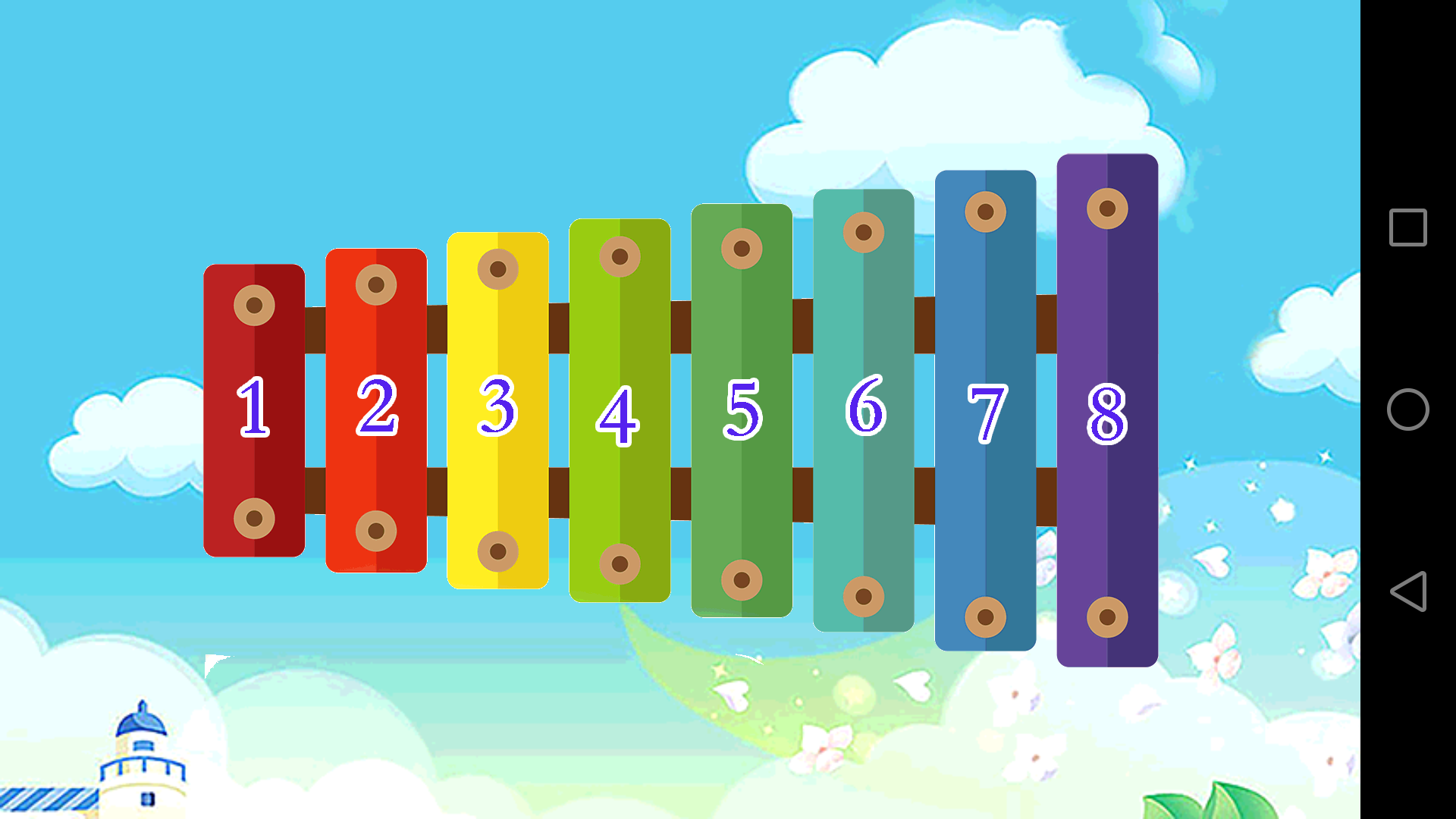Hit the lime green bar 4
Screen dimensions: 1456x819
(x=620, y=410)
